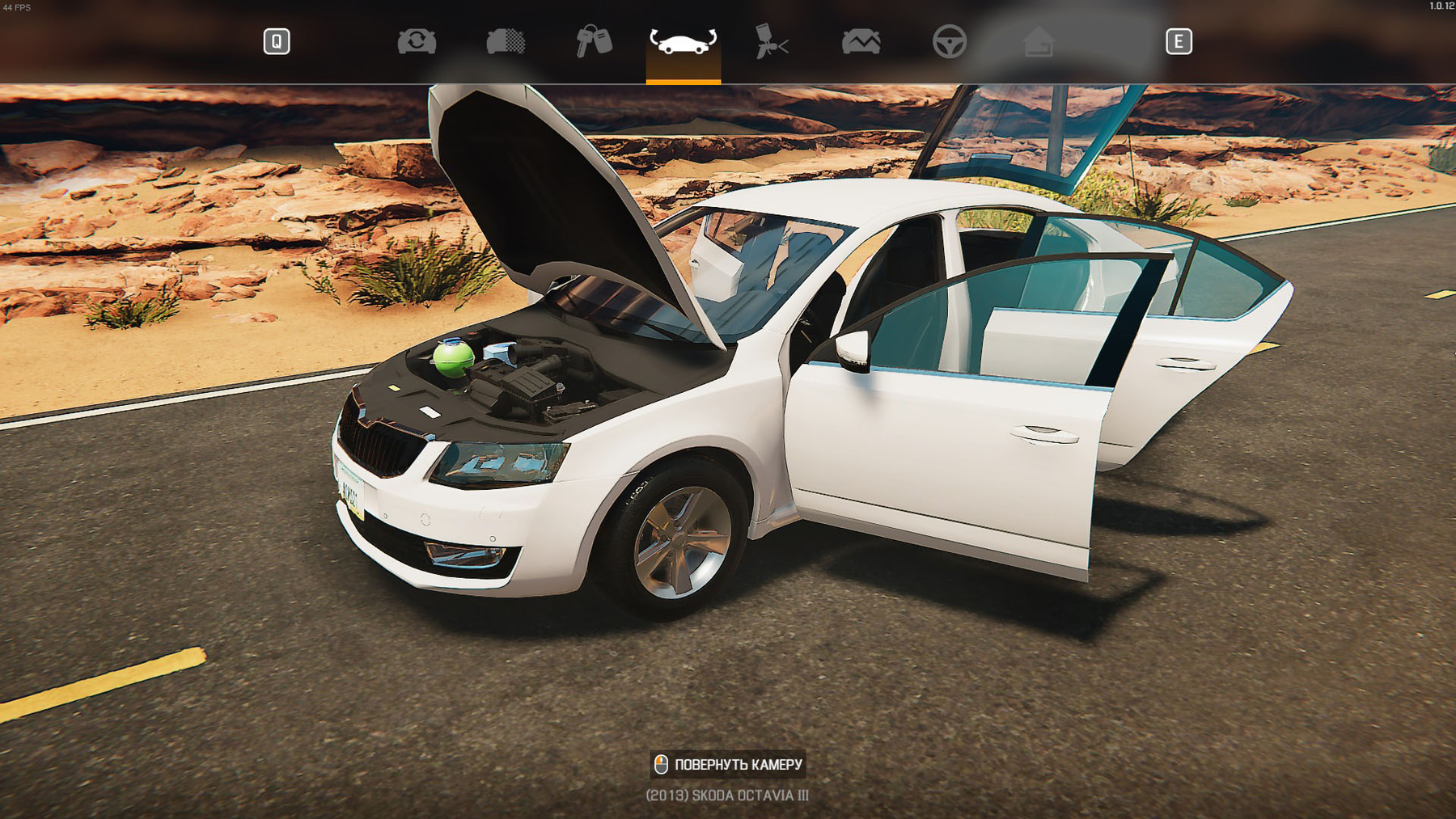This screenshot has width=1456, height=819.
Task: Click the highlighted car rotation icon
Action: pos(682,43)
